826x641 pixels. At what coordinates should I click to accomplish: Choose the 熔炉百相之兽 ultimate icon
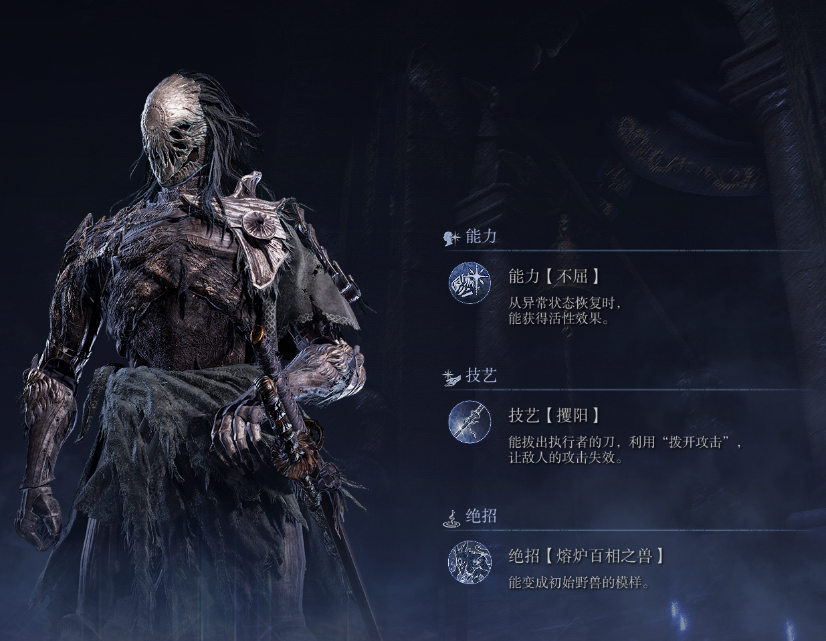[469, 561]
